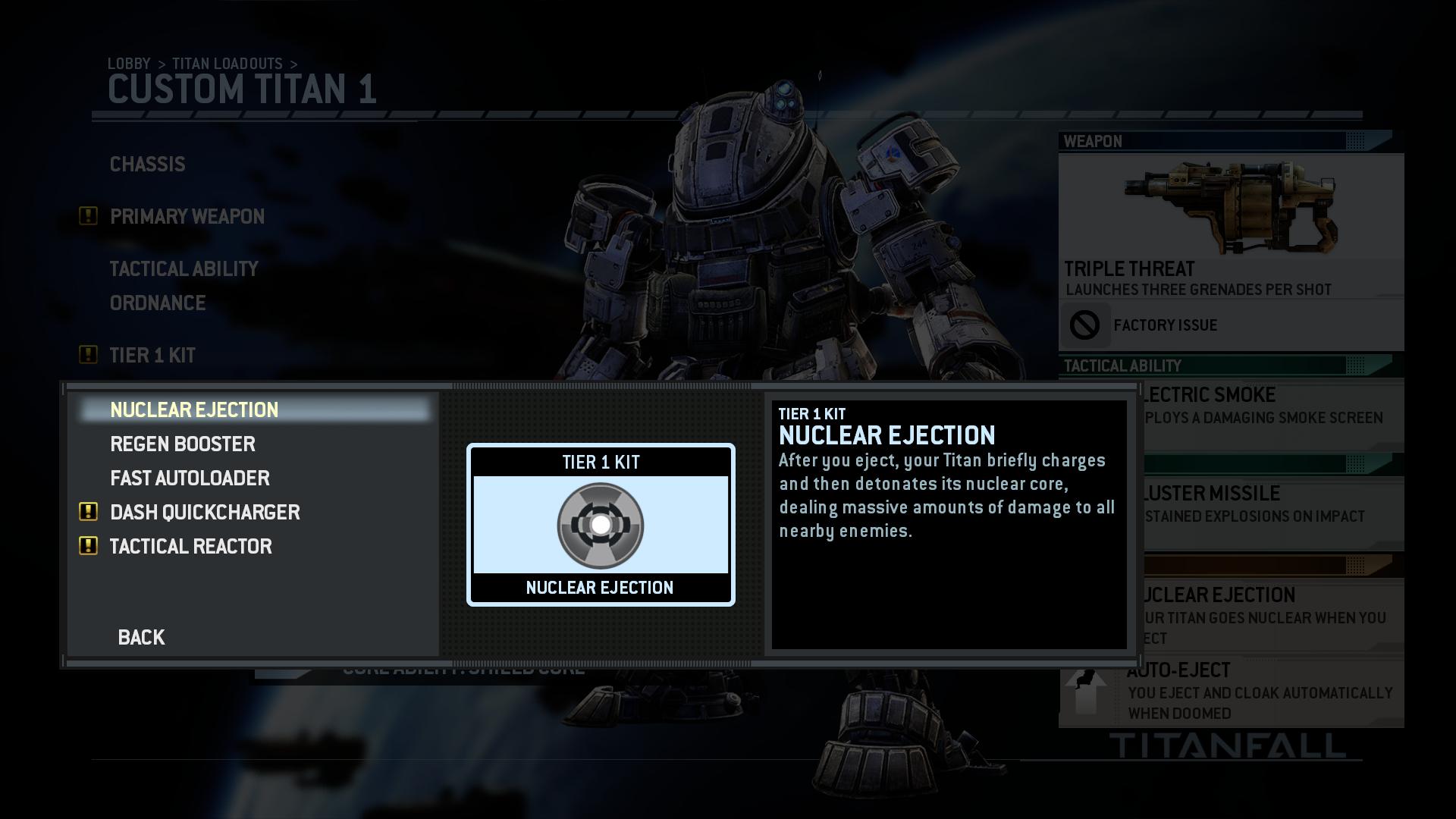
Task: Toggle the Nuclear Ejection kit on
Action: pos(194,409)
